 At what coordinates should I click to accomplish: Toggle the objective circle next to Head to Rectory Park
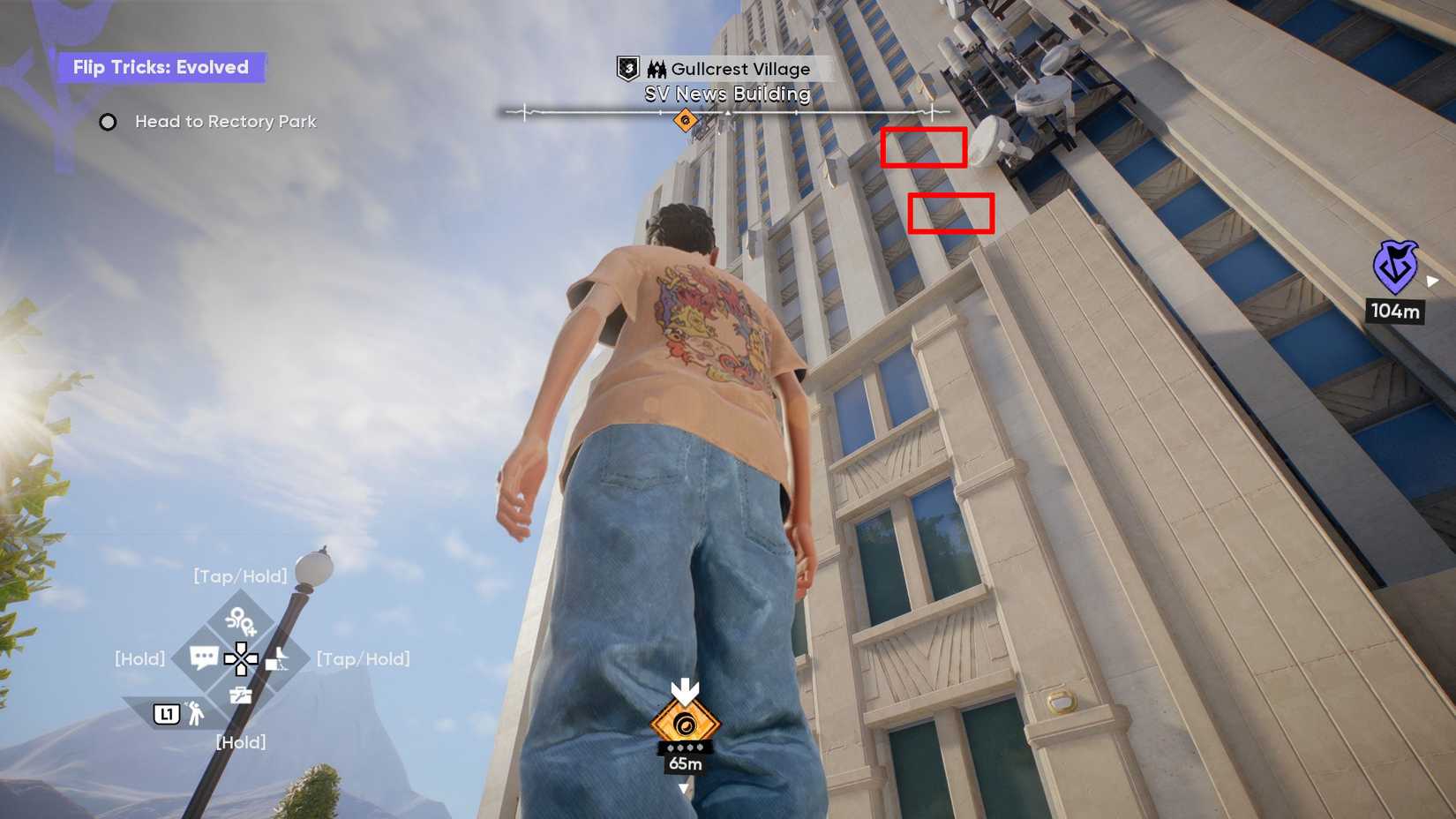108,122
